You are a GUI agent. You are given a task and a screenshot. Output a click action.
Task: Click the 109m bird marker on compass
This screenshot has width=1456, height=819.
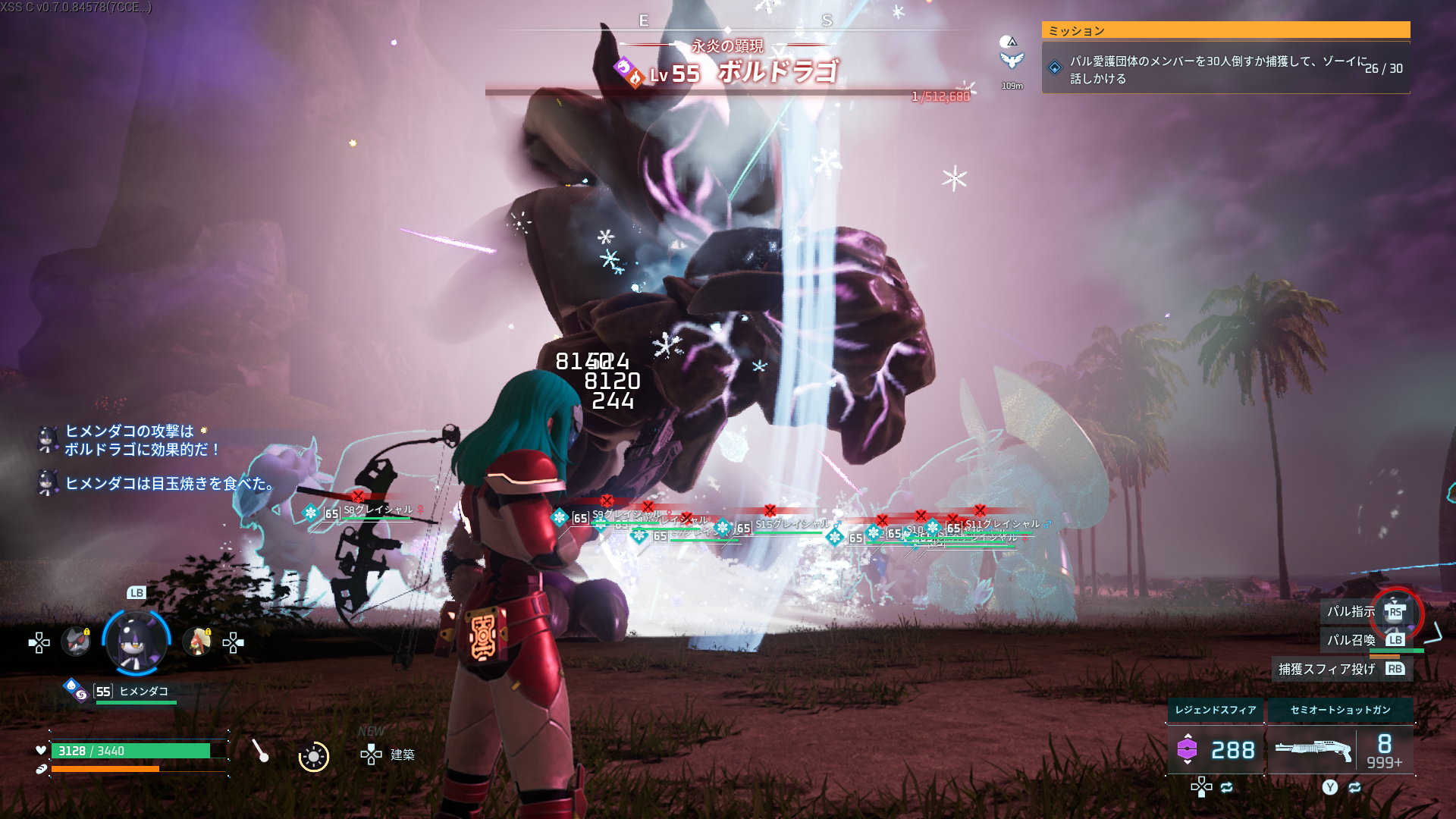coord(1012,61)
